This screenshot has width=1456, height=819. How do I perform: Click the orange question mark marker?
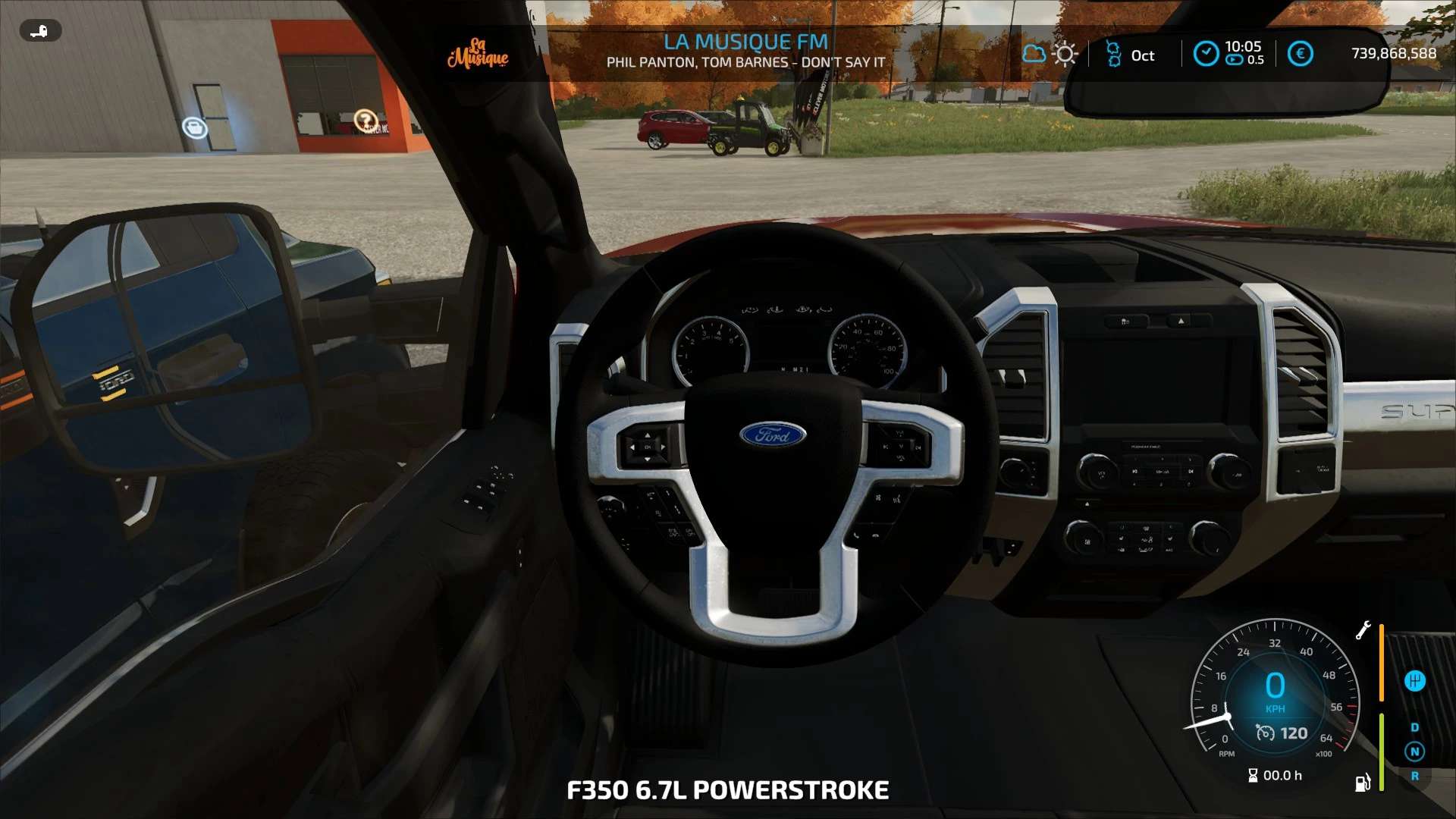click(366, 120)
